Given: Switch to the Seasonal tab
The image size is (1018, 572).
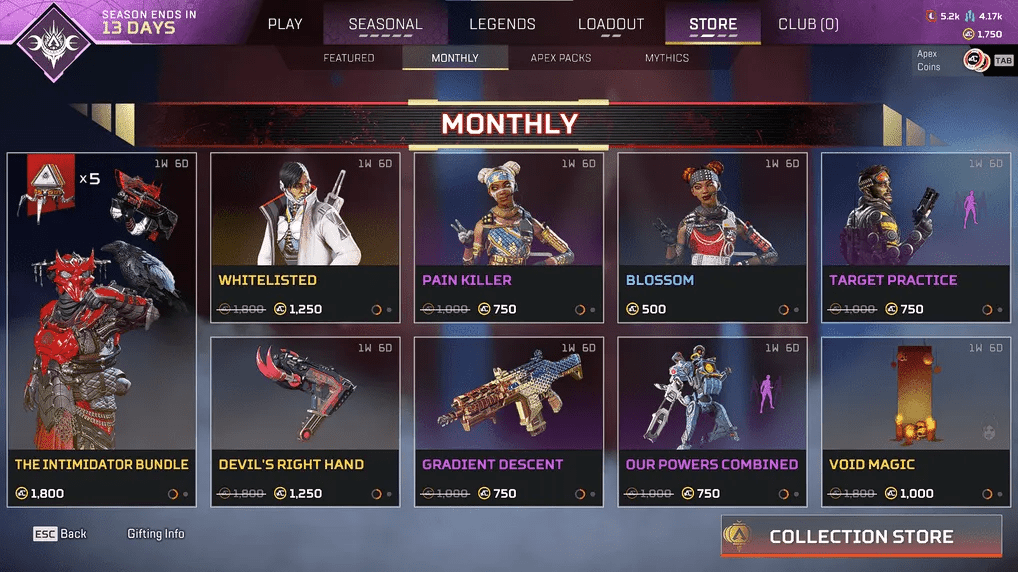Looking at the screenshot, I should pos(385,24).
